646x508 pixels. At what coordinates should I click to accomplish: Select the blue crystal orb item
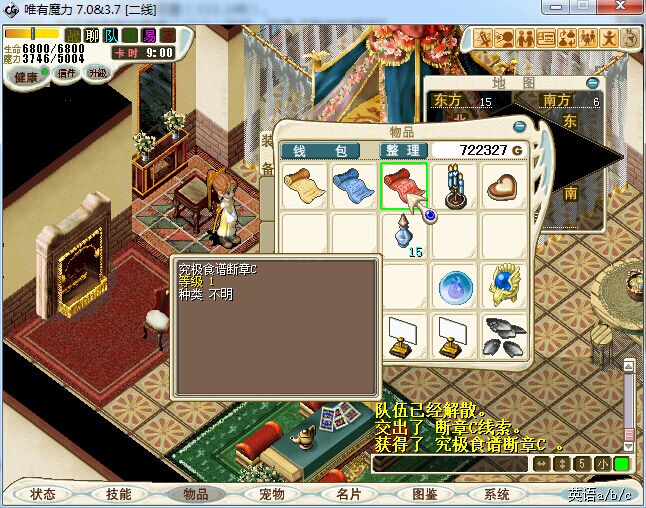(x=454, y=288)
